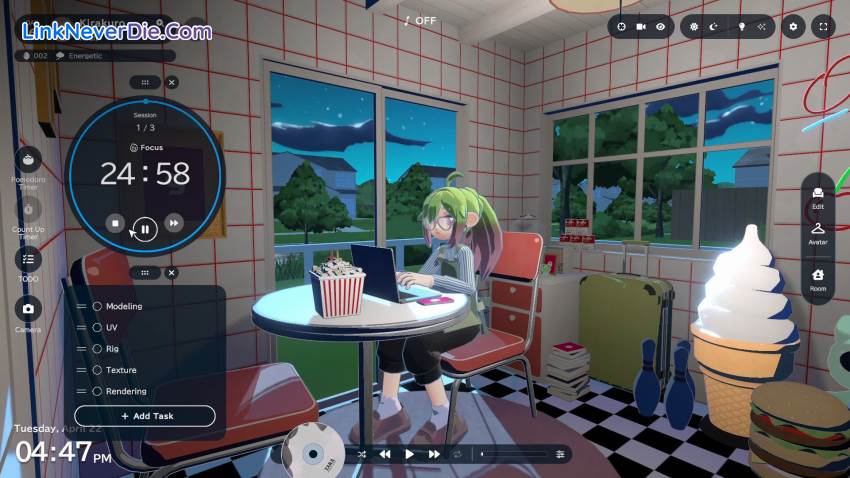Open the Count Up Timer tool
850x478 pixels.
29,211
